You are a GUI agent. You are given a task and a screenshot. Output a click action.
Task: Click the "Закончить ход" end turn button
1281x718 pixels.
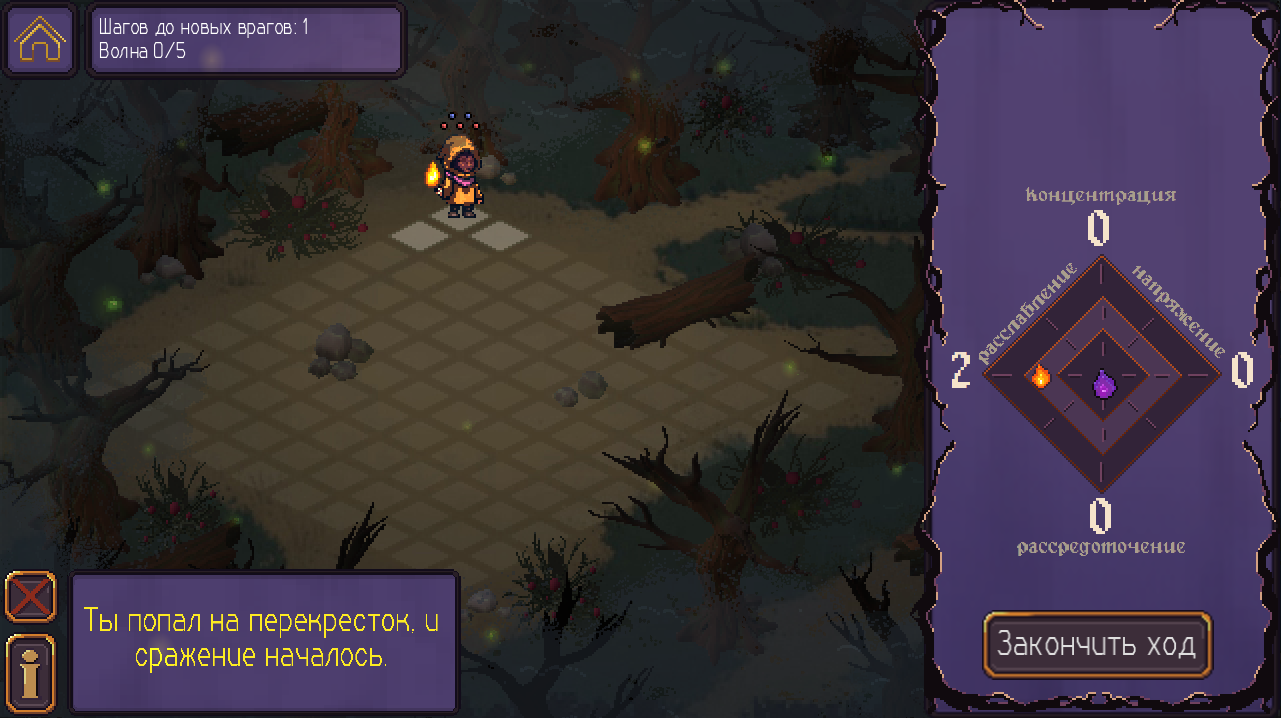click(1097, 644)
